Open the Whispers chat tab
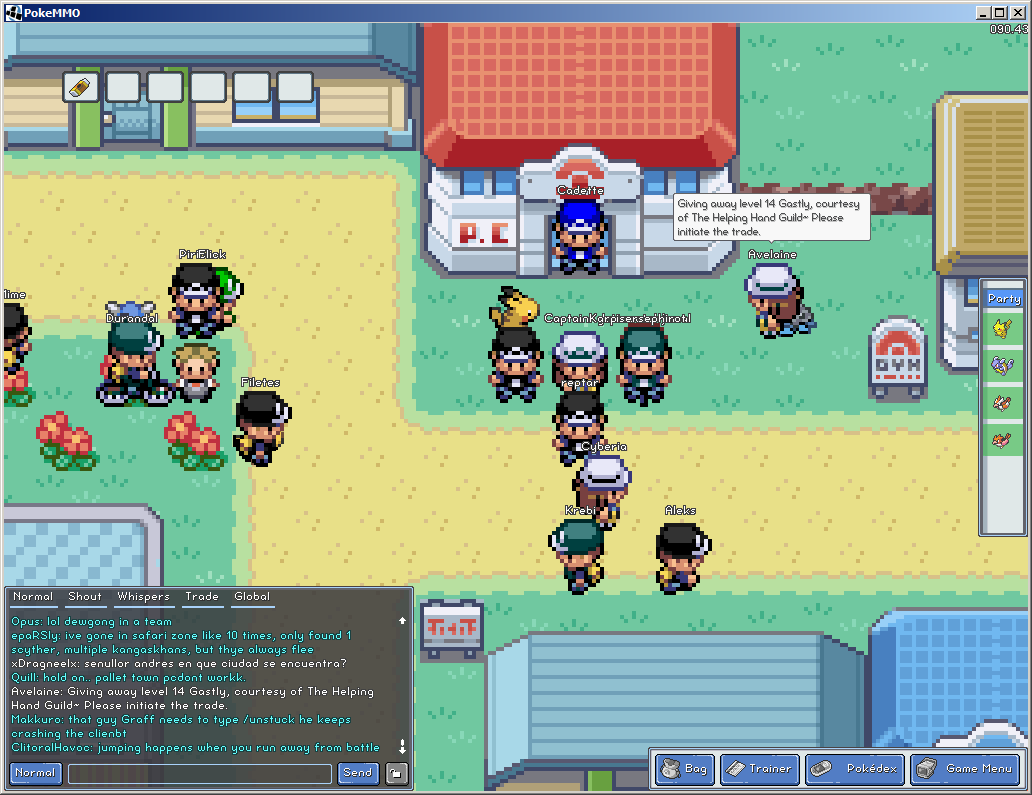1032x795 pixels. click(x=143, y=597)
